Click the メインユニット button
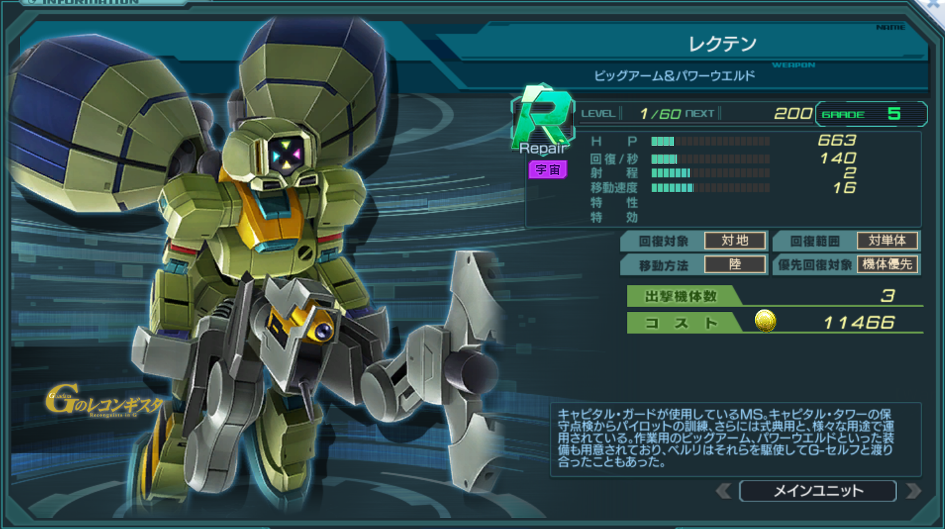945x529 pixels. (818, 491)
